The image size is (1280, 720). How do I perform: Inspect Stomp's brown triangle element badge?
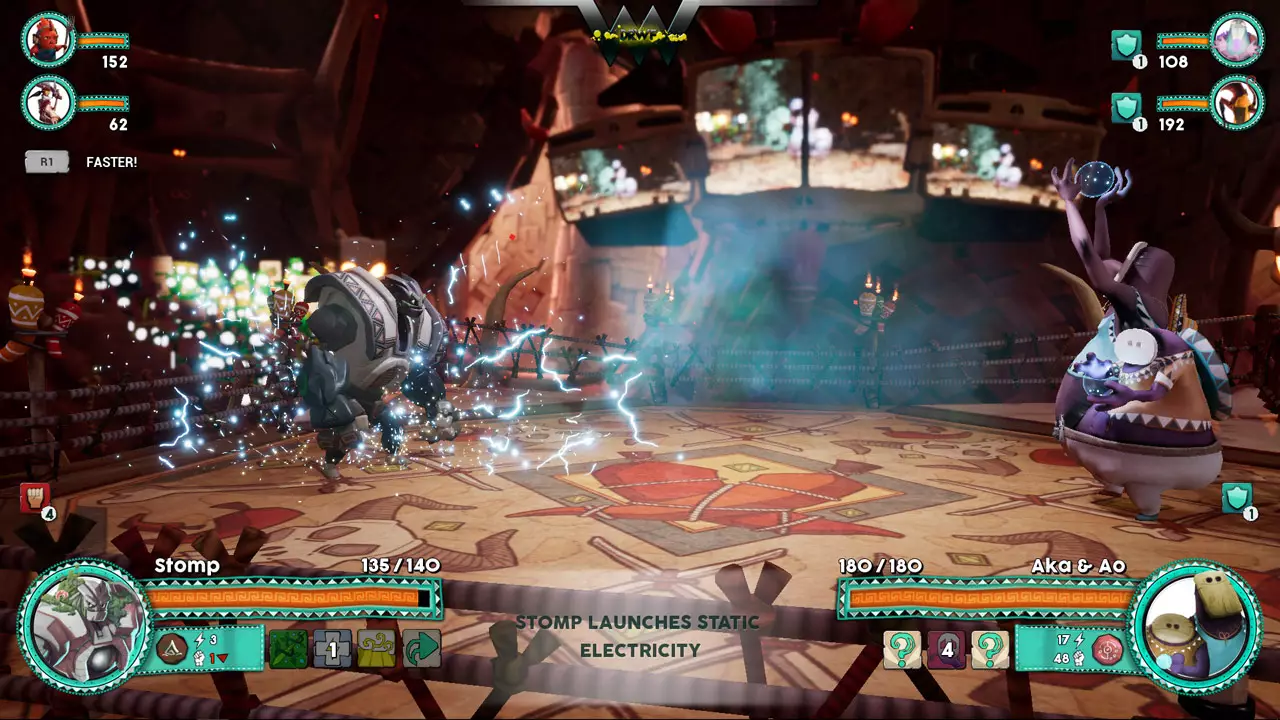[x=171, y=649]
